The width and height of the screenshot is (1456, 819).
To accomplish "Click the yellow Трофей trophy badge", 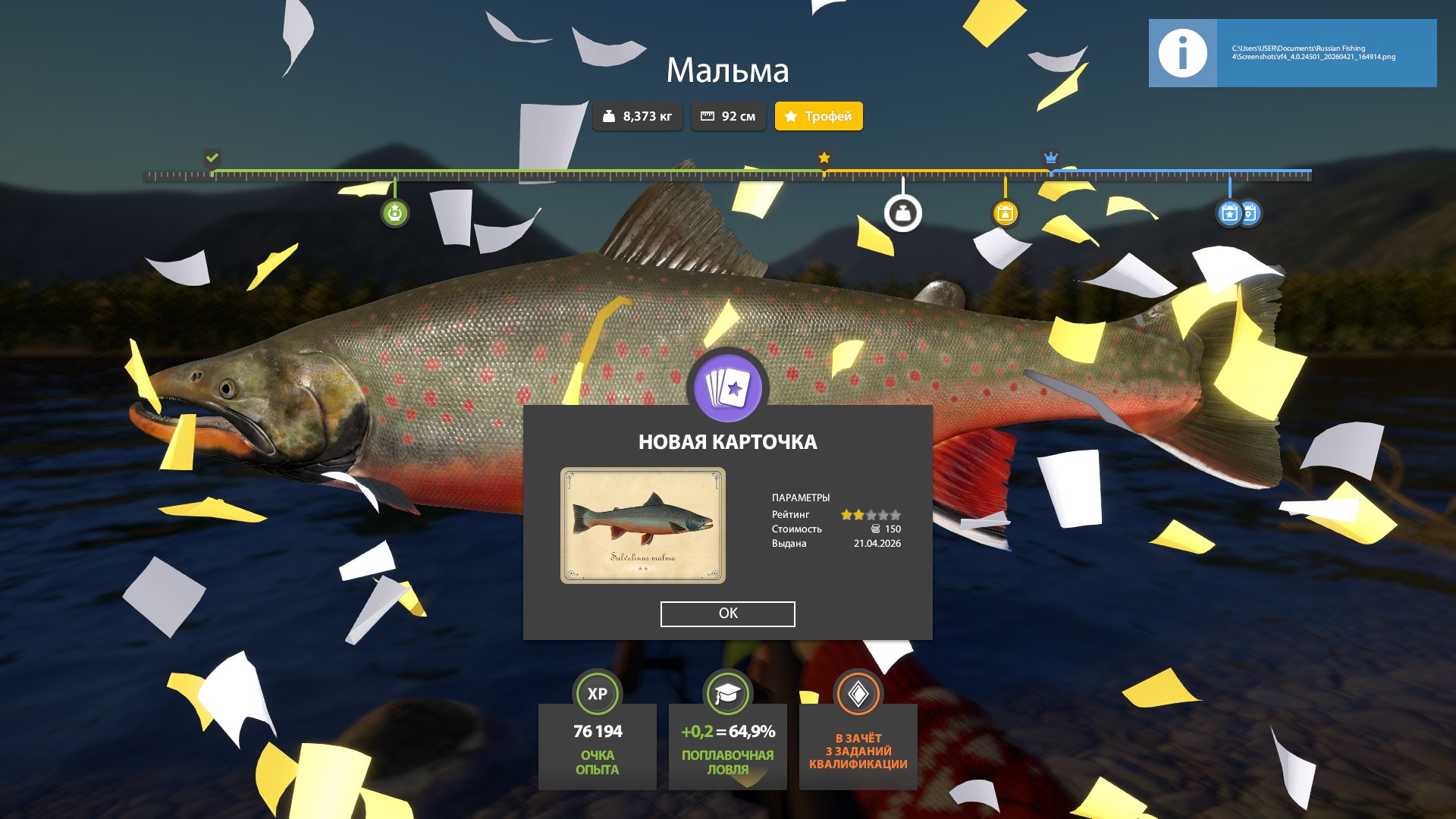I will pyautogui.click(x=818, y=116).
